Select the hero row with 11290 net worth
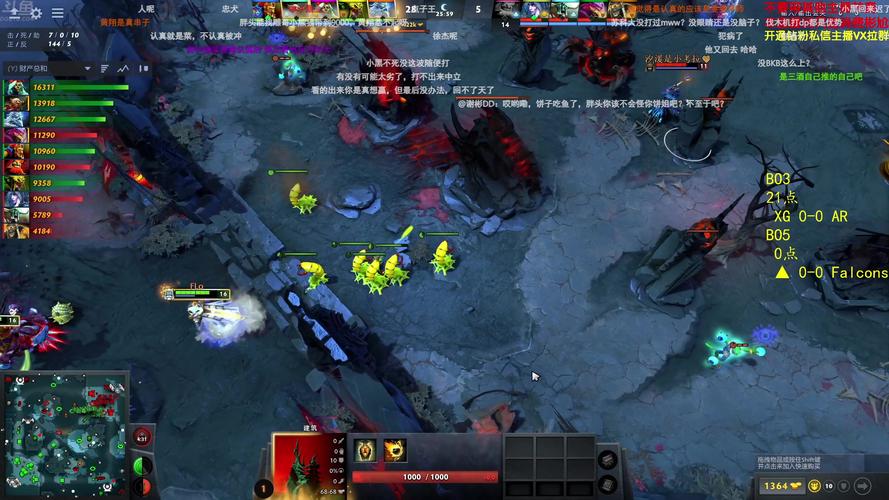The height and width of the screenshot is (500, 889). 60,135
